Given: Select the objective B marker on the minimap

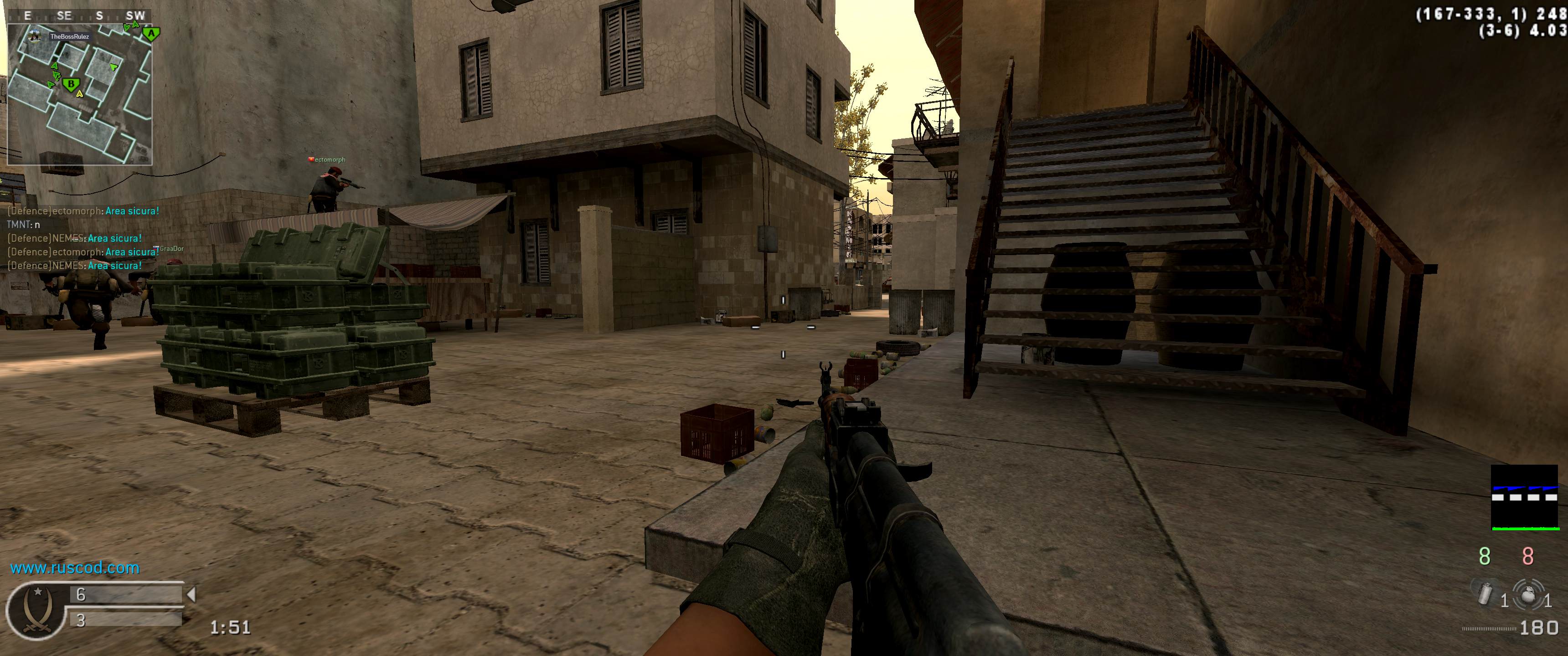Looking at the screenshot, I should pyautogui.click(x=71, y=84).
